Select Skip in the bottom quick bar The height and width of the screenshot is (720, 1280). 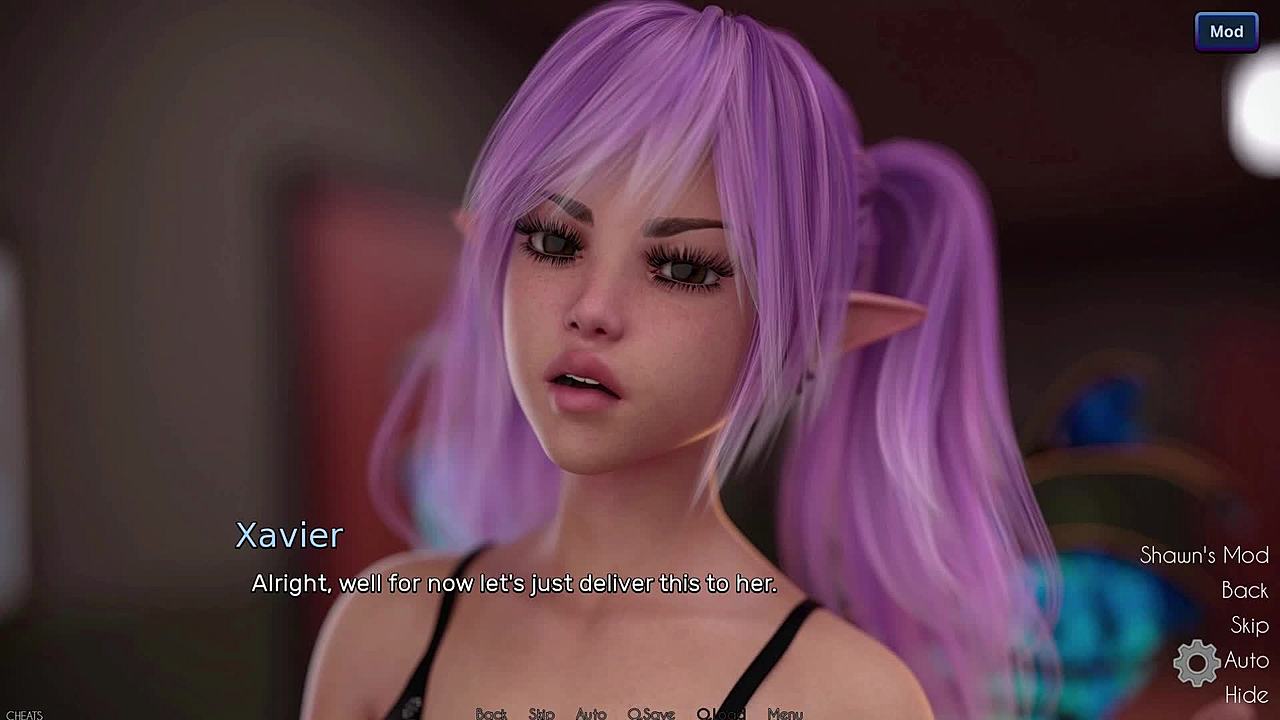tap(541, 713)
